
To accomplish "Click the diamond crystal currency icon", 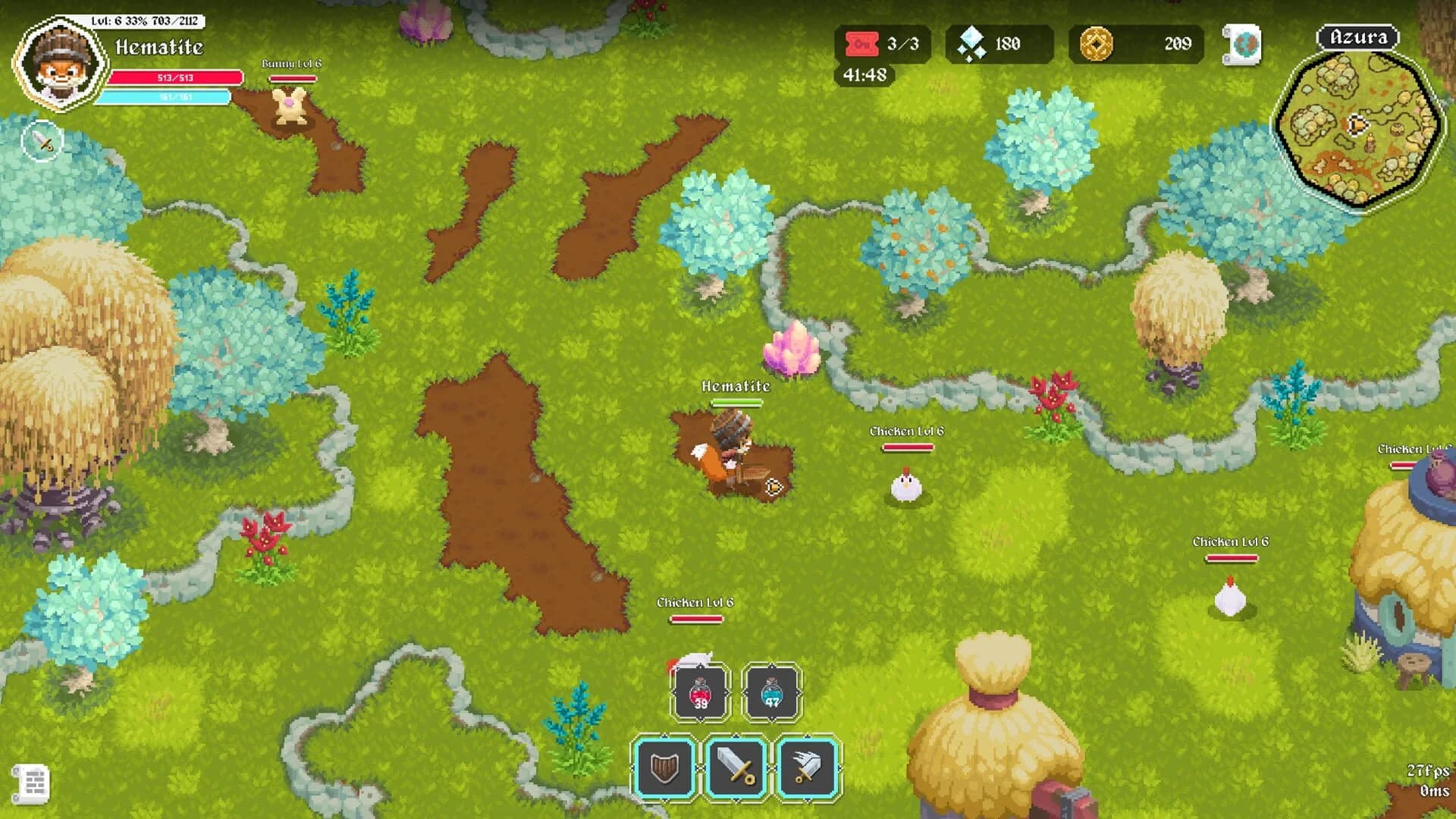I will tap(974, 43).
